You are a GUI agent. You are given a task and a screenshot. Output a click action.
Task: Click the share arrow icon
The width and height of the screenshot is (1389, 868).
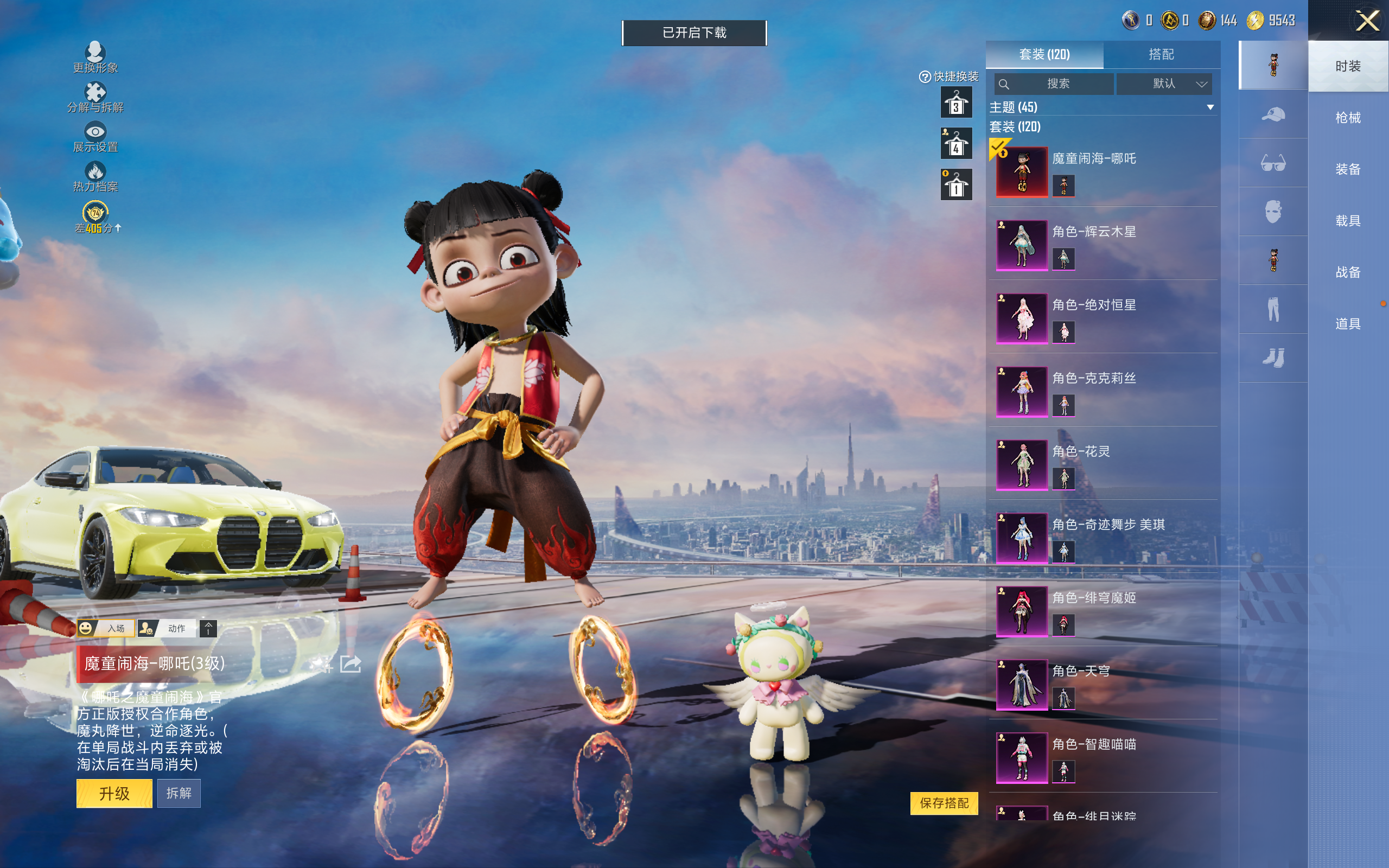point(351,664)
